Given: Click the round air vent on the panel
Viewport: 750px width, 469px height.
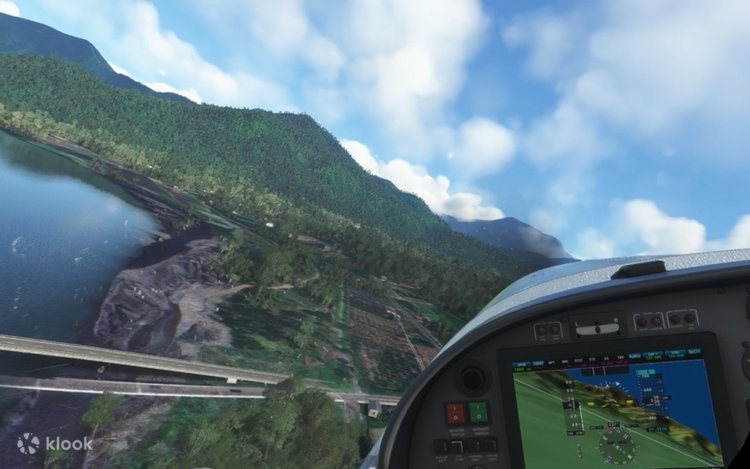Looking at the screenshot, I should pos(471,378).
